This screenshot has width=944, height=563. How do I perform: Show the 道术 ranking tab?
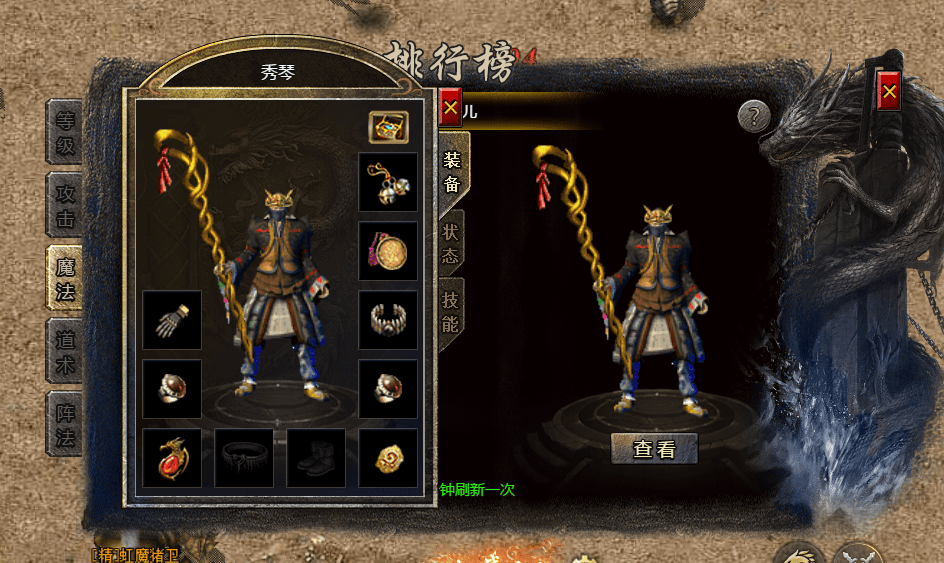coord(65,351)
